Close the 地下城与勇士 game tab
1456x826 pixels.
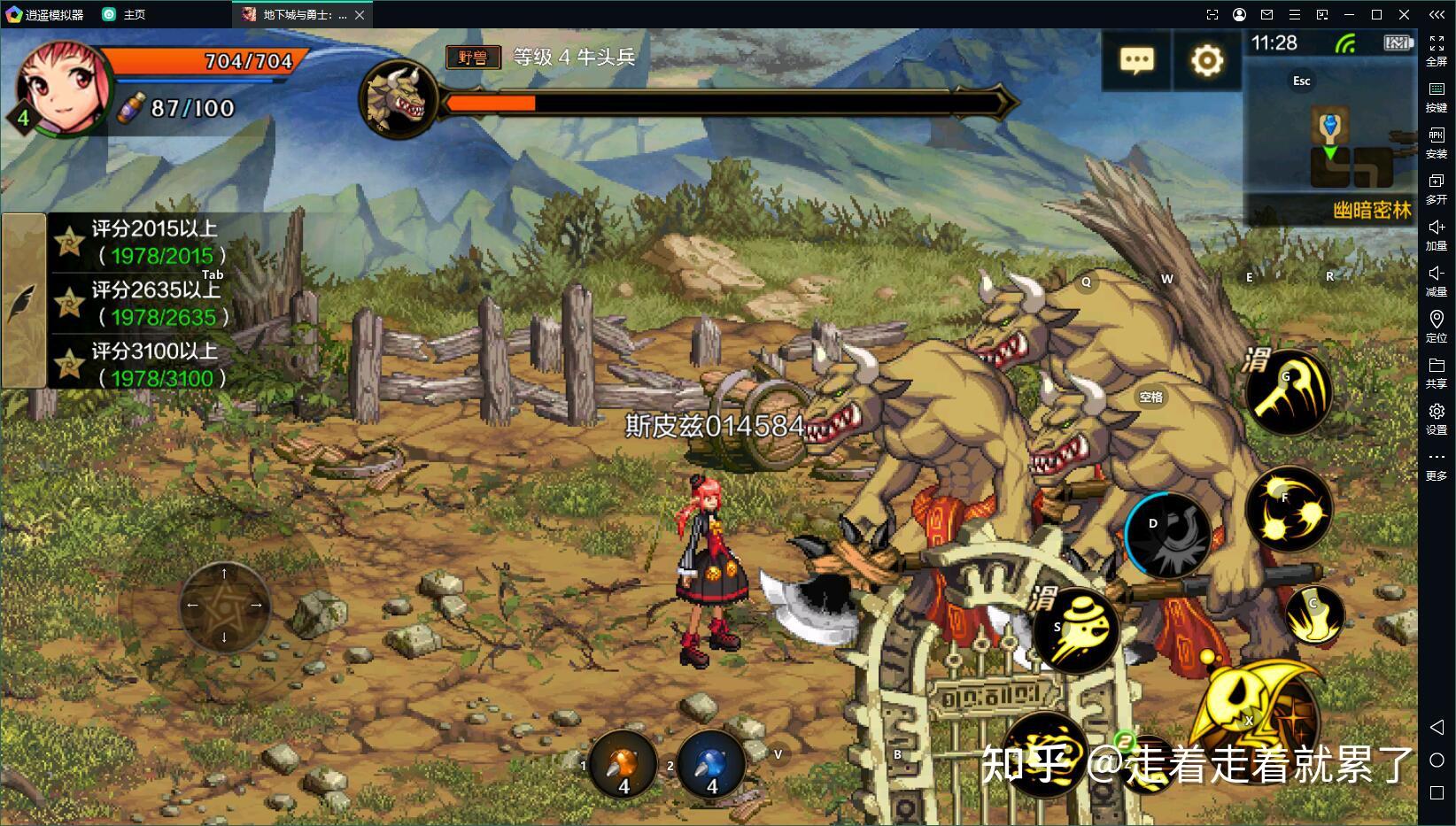click(360, 14)
